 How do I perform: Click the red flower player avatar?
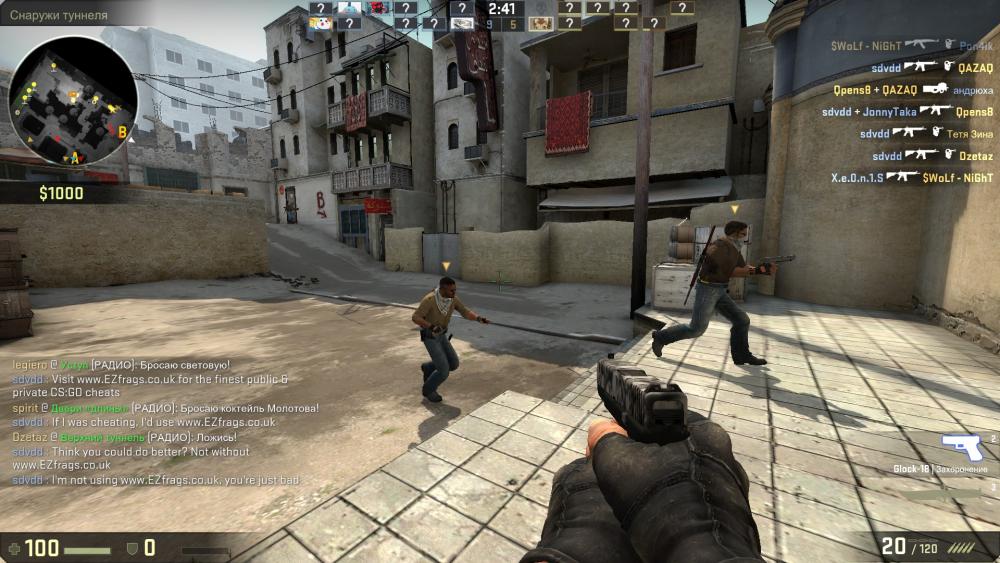[x=378, y=8]
